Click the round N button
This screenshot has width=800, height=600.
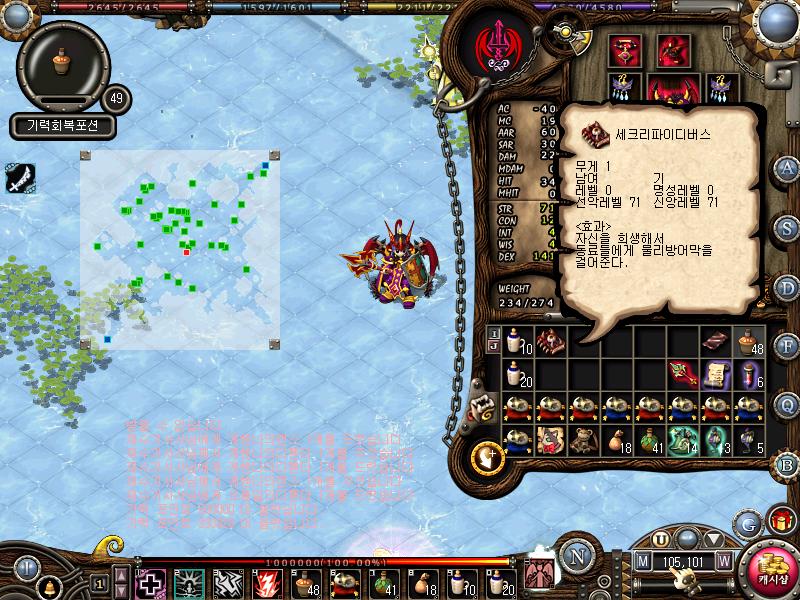(576, 553)
